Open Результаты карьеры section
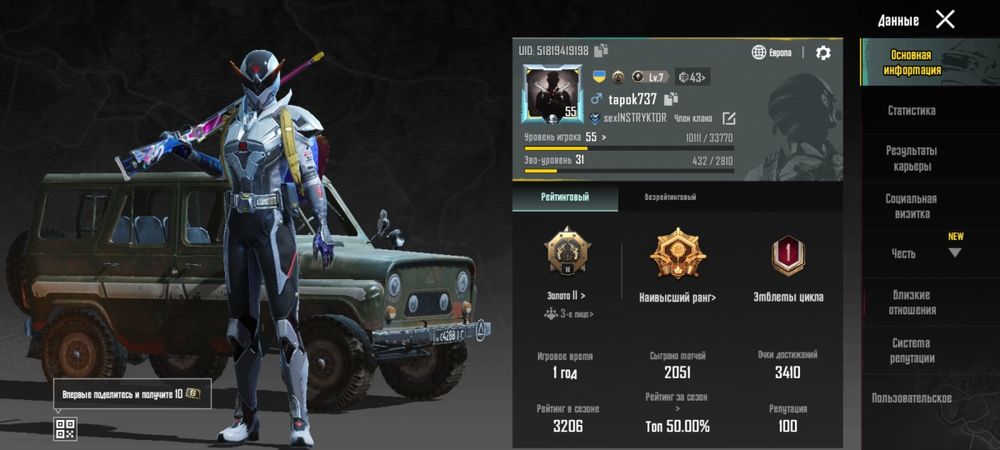 tap(911, 158)
